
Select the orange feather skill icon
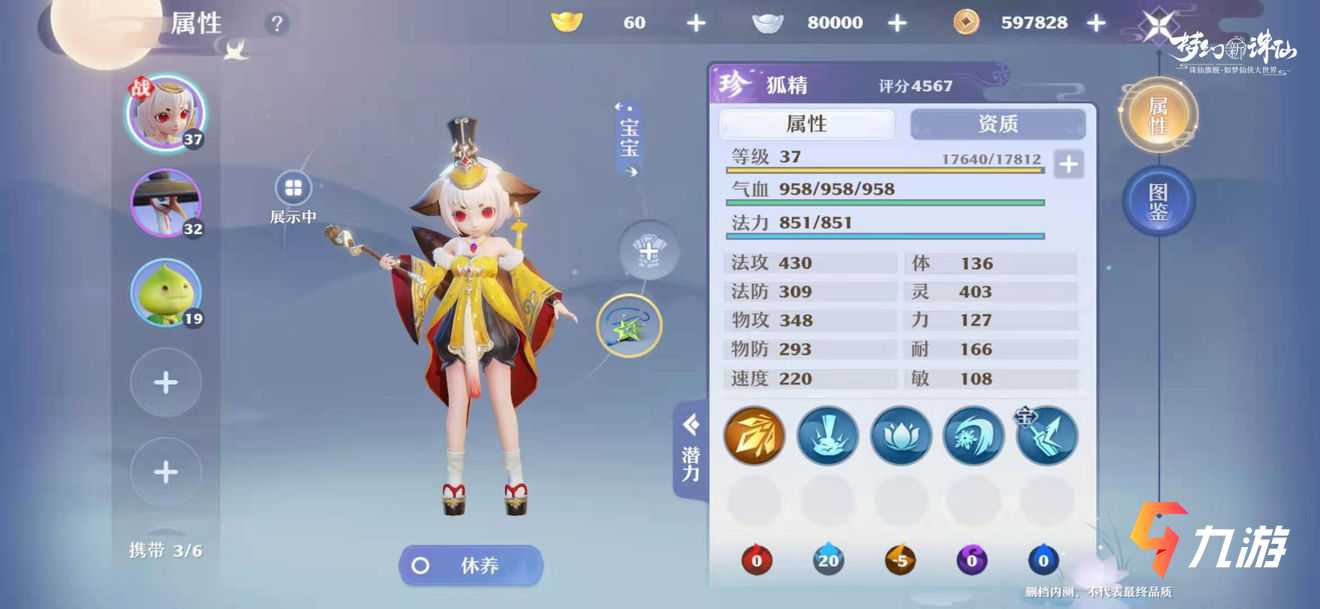click(754, 435)
